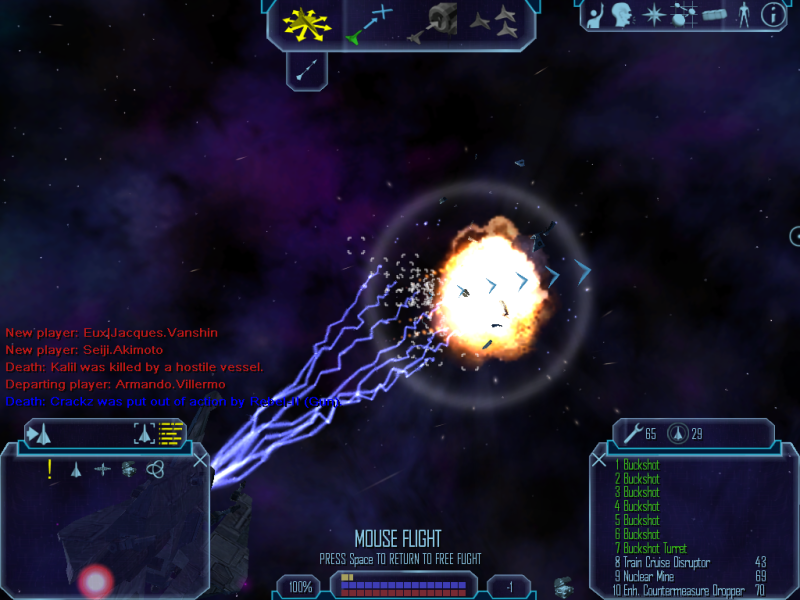The width and height of the screenshot is (800, 600).
Task: Open the talking head comms icon
Action: [622, 15]
